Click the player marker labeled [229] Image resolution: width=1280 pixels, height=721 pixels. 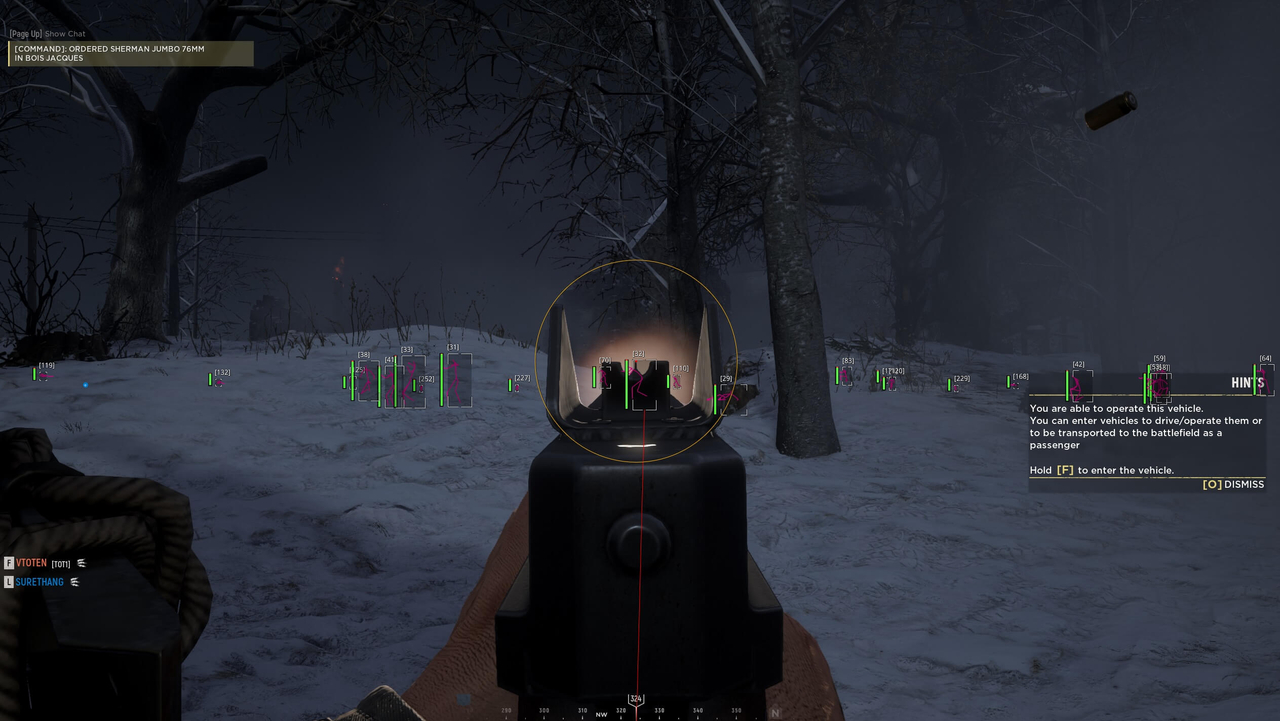tap(960, 382)
